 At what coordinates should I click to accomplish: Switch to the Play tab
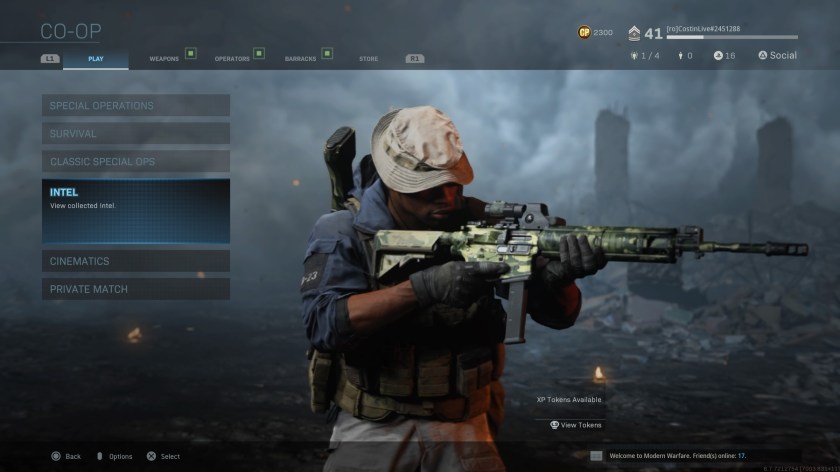[x=96, y=59]
